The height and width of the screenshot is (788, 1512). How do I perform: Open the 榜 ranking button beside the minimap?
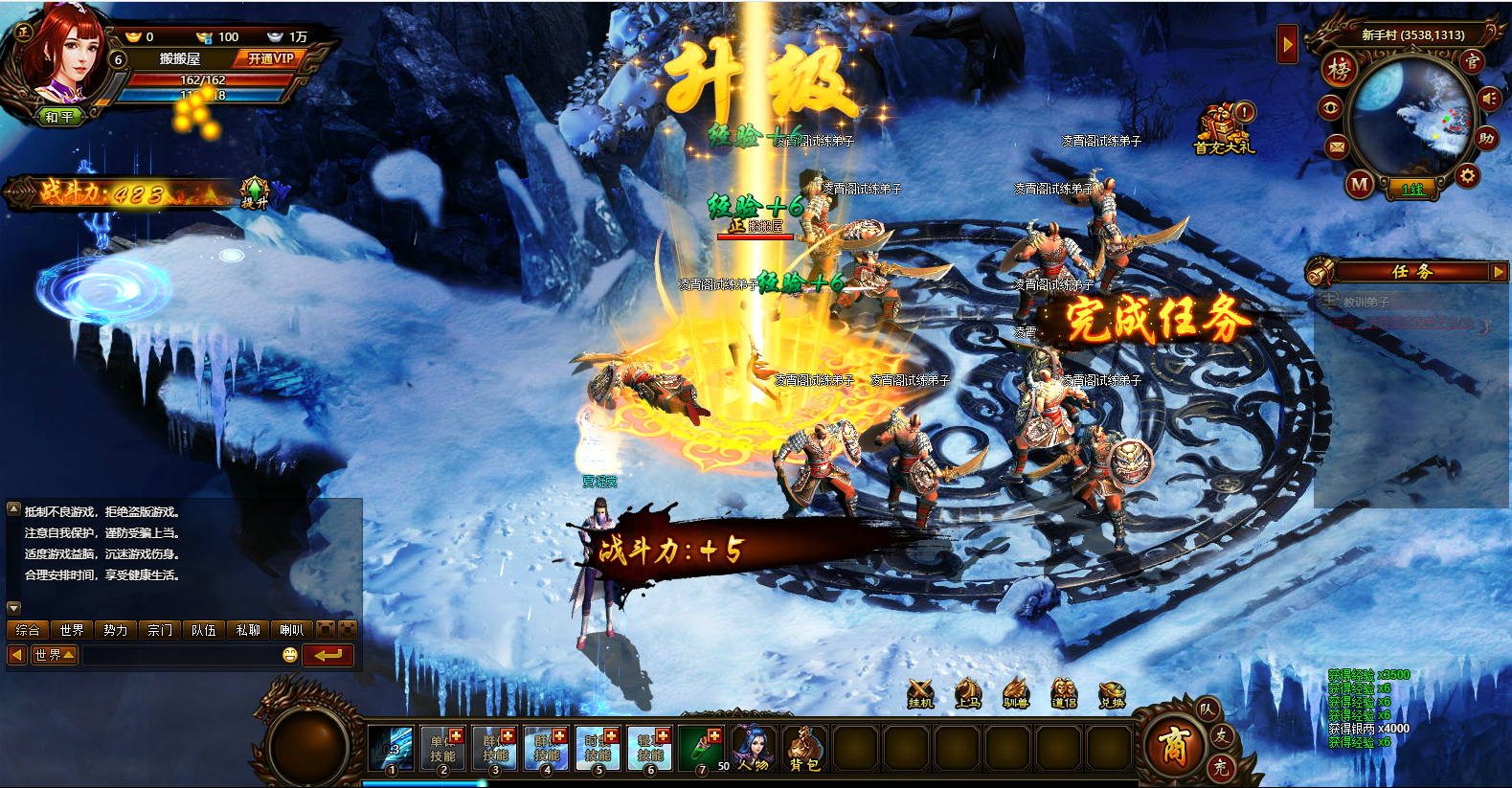click(x=1339, y=69)
